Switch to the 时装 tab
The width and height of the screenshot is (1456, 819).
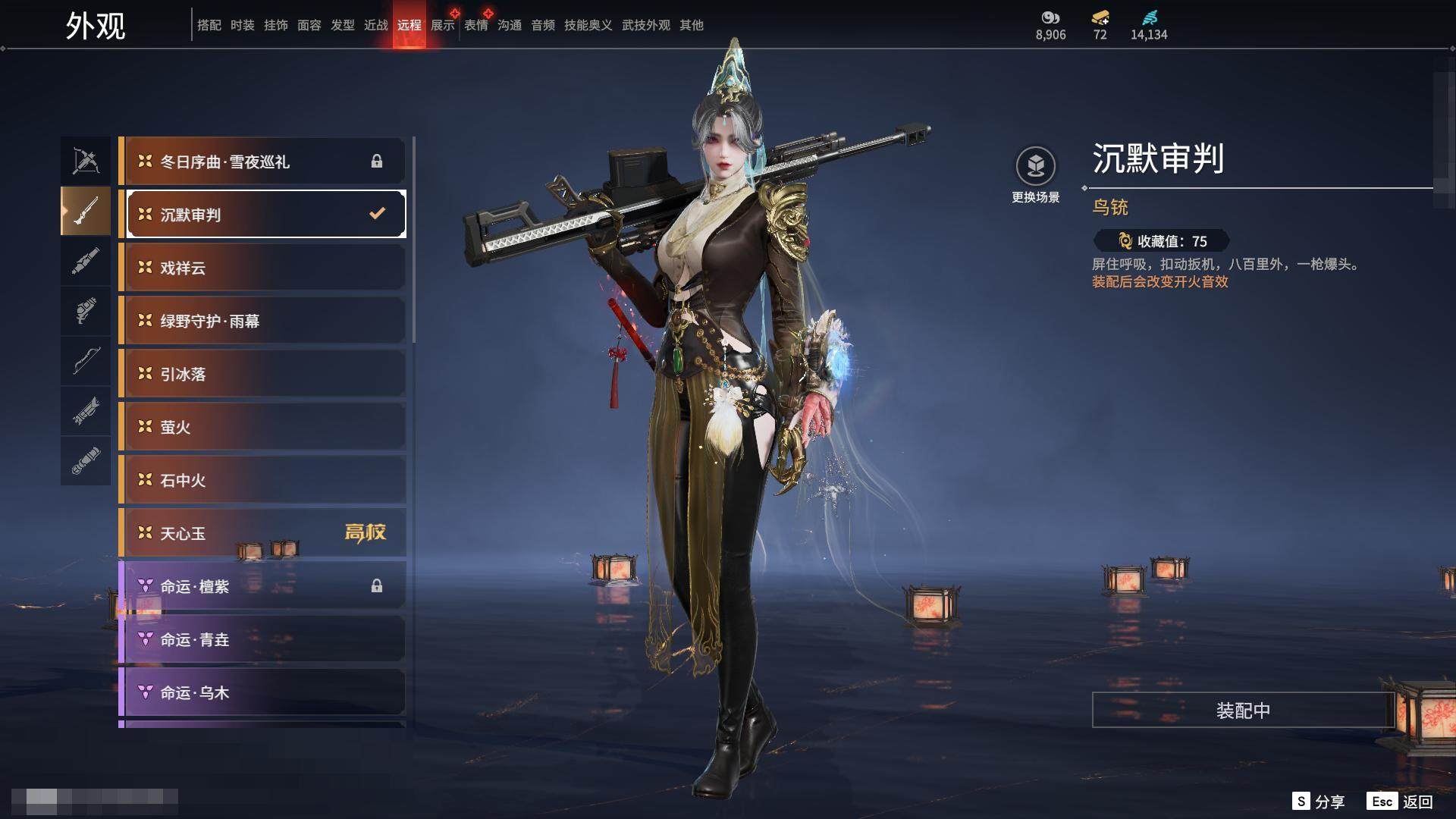[x=242, y=25]
